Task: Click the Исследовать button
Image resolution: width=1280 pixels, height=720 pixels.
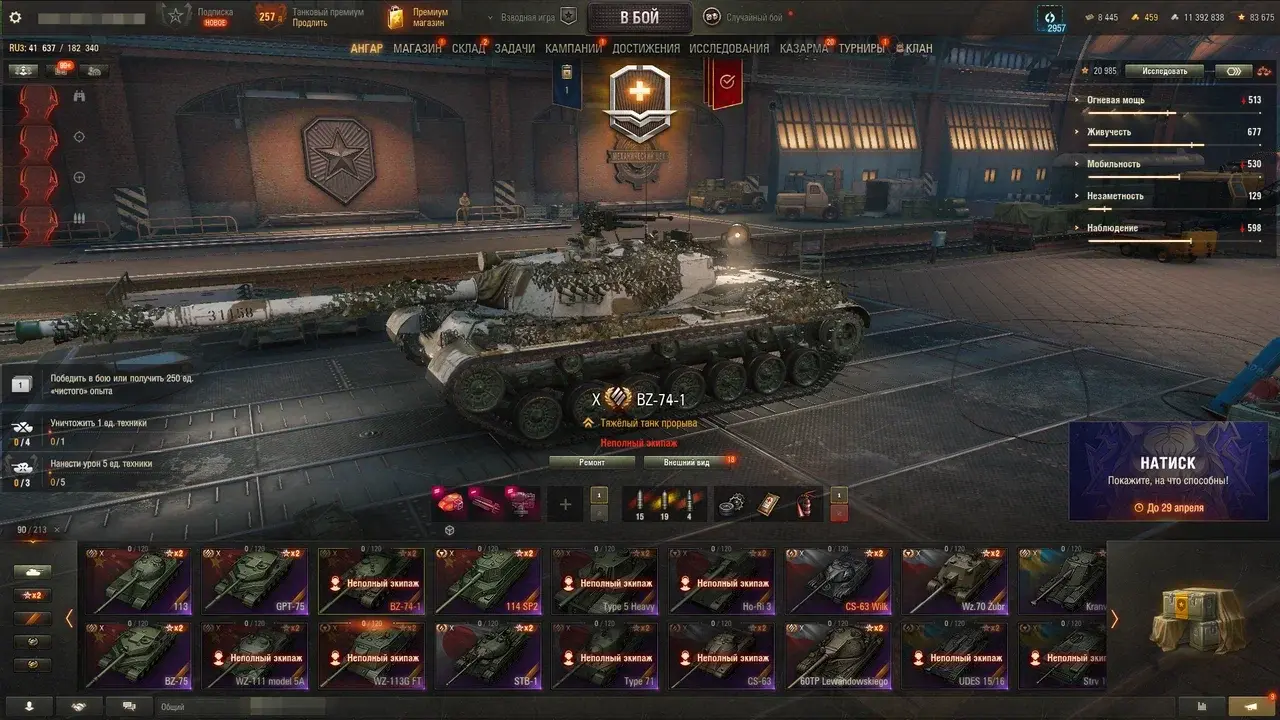Action: coord(1164,71)
